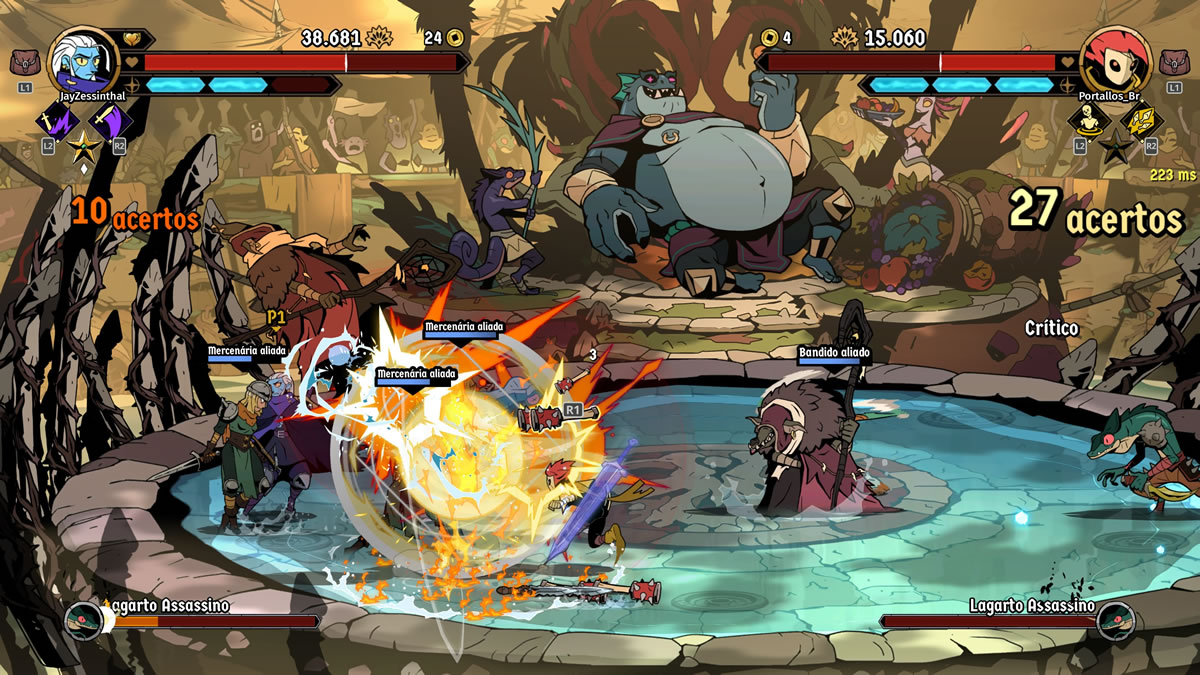Click Portallos_Br's masked character portrait

tap(1112, 58)
